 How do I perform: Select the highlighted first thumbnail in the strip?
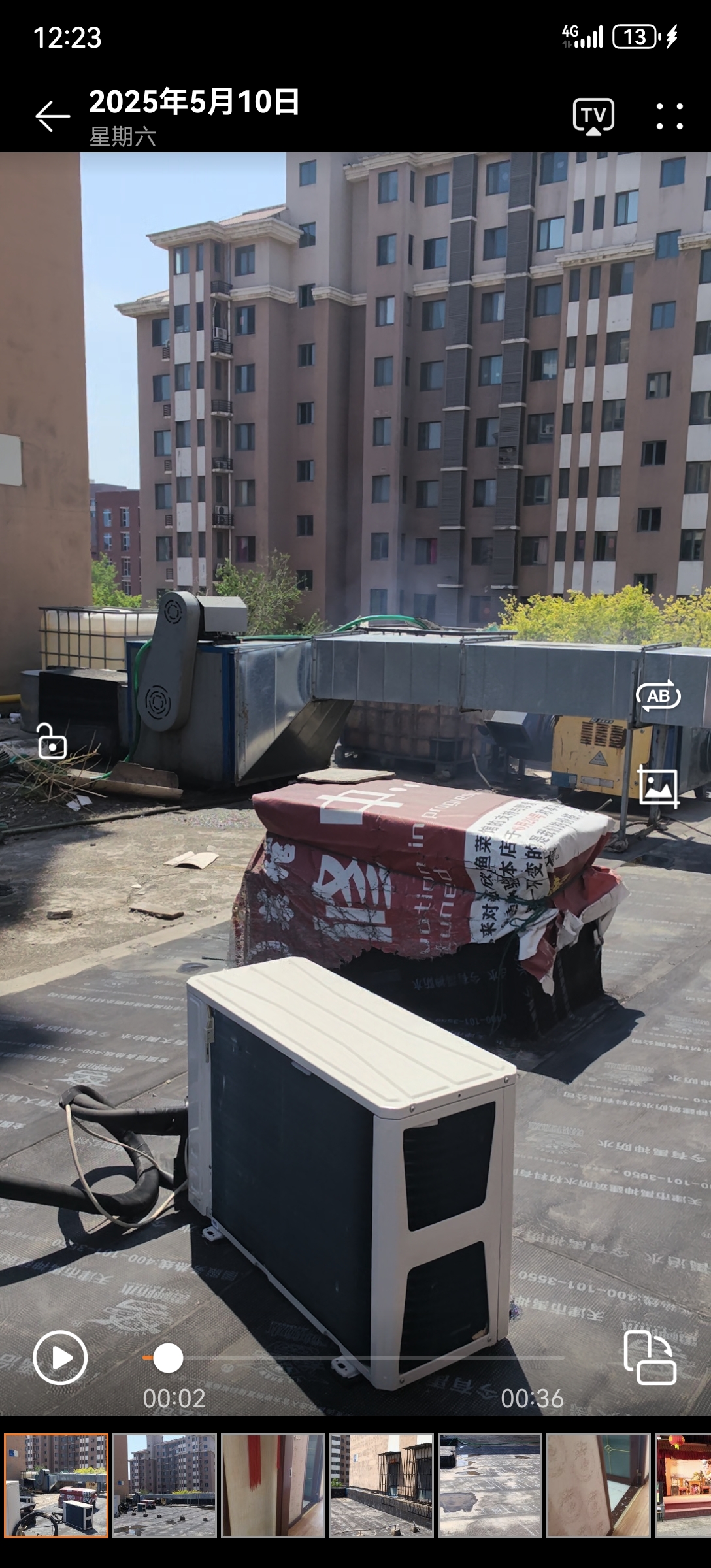pyautogui.click(x=56, y=1485)
